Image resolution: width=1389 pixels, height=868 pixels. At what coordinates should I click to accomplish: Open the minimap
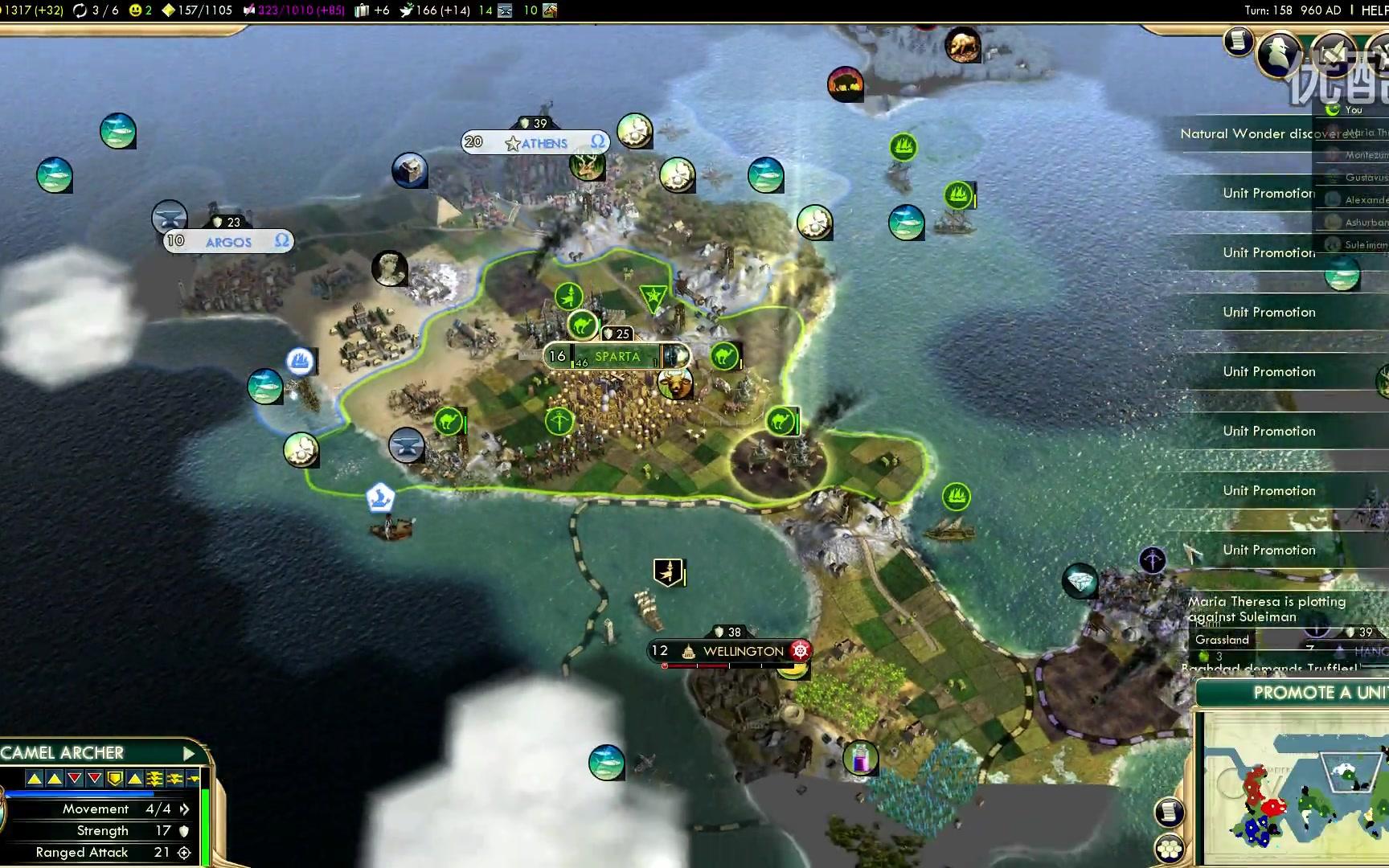[x=1294, y=789]
